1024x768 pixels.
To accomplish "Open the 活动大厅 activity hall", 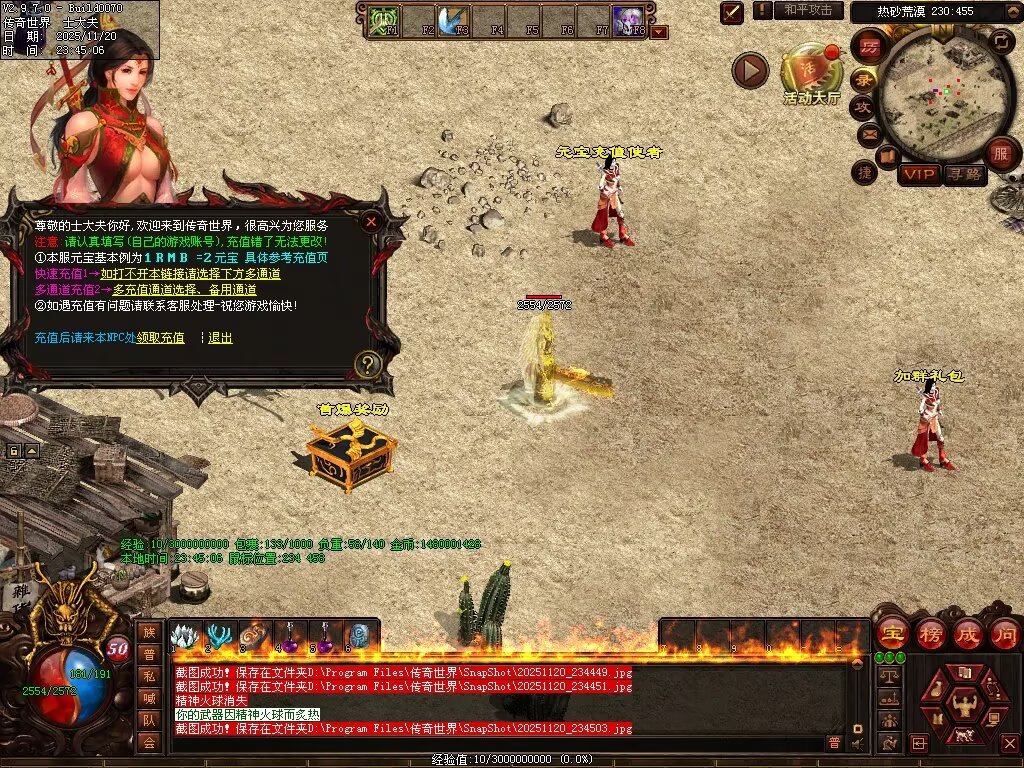I will (x=810, y=74).
